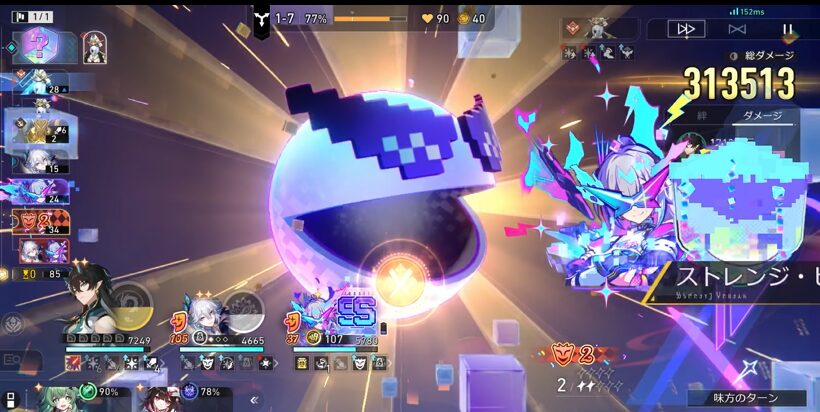Tap the purple question mark hexagon

click(41, 46)
